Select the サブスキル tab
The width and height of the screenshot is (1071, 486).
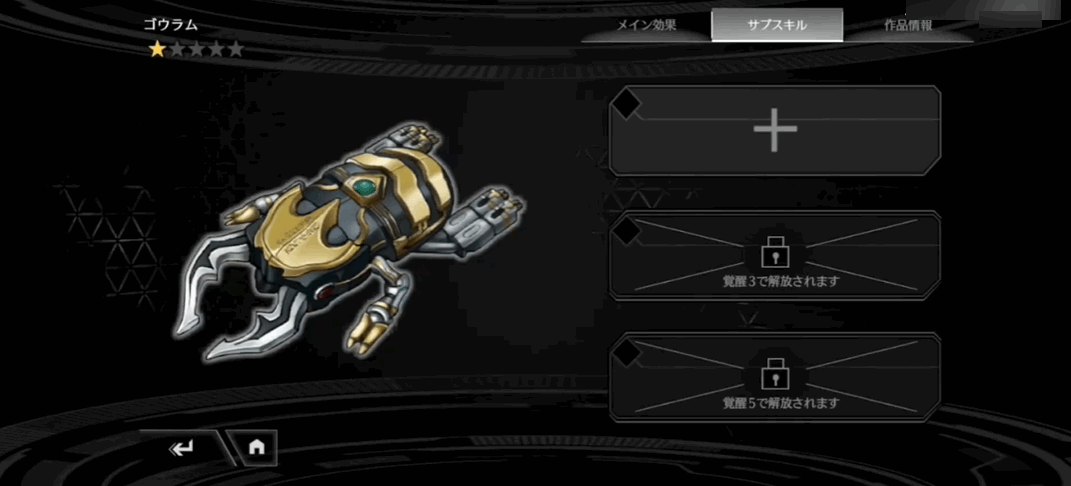click(777, 25)
